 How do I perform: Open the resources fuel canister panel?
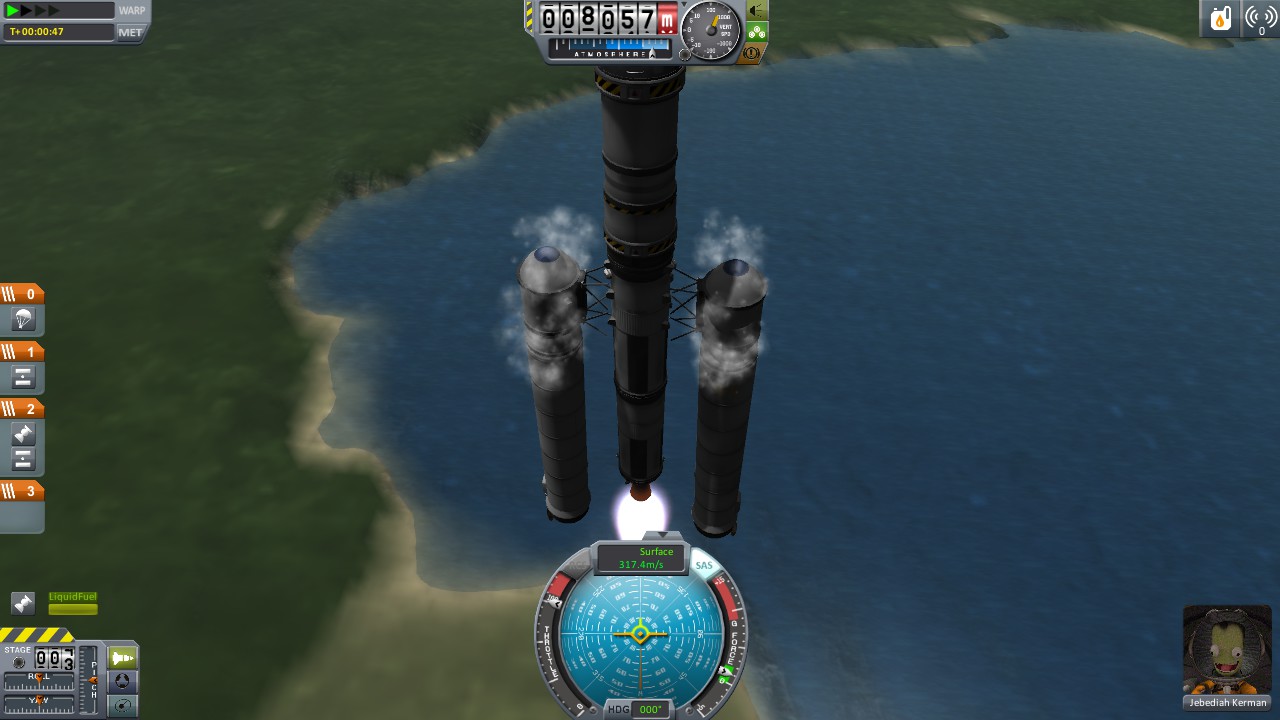coord(1220,19)
